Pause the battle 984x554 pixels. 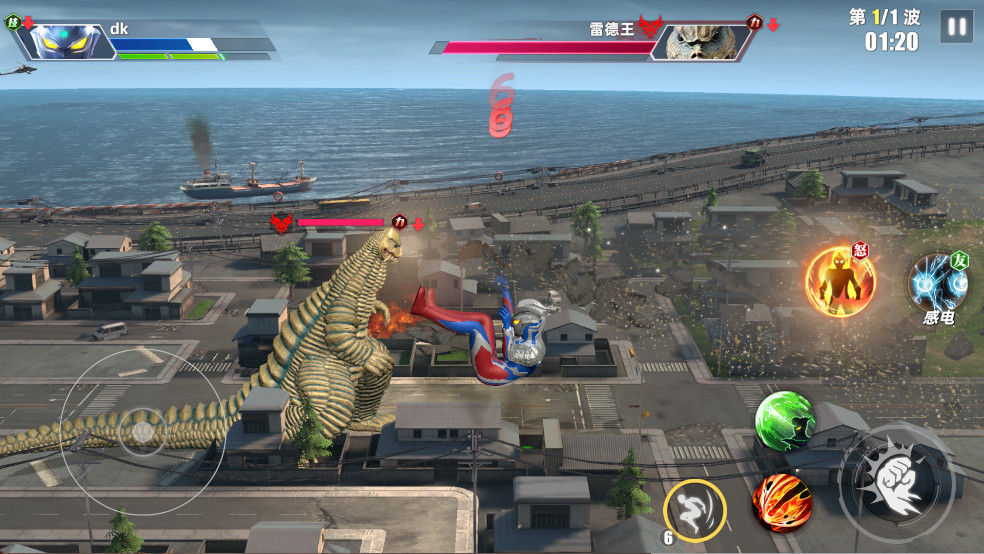click(x=956, y=27)
